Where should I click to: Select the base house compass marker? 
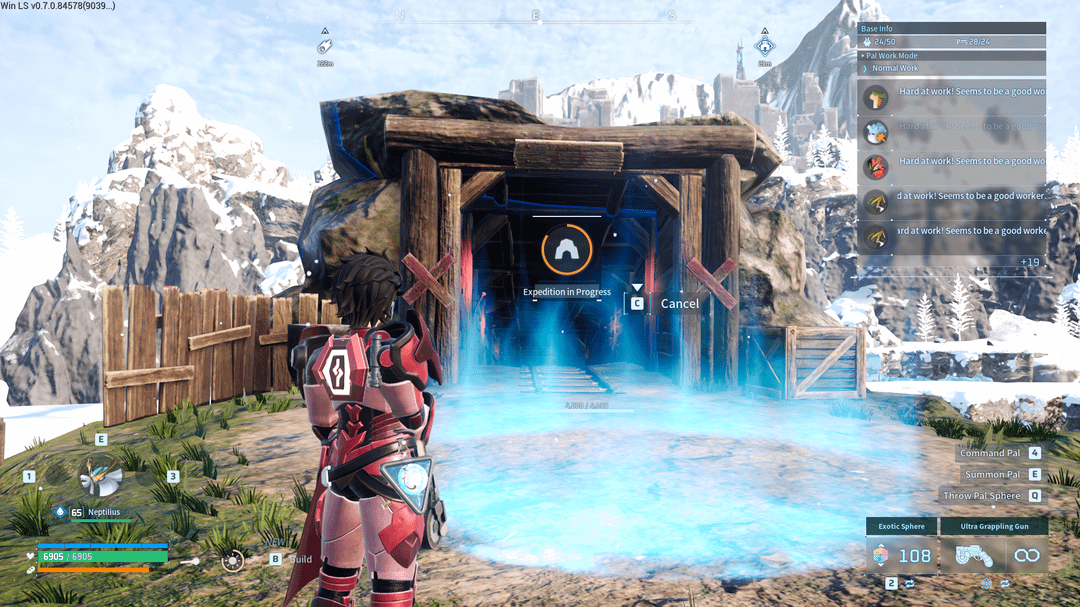coord(764,46)
